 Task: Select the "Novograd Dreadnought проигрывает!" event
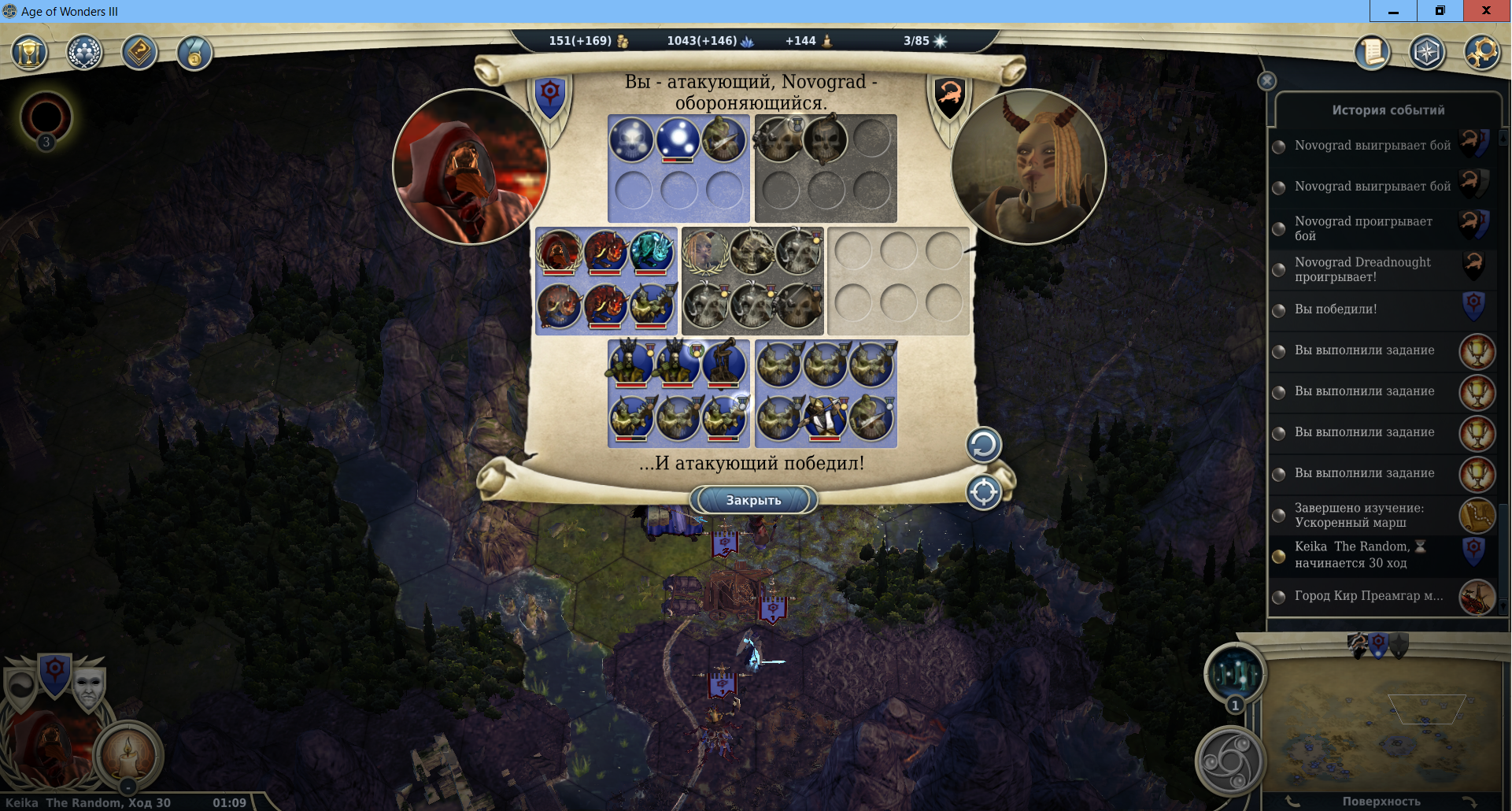(1362, 269)
